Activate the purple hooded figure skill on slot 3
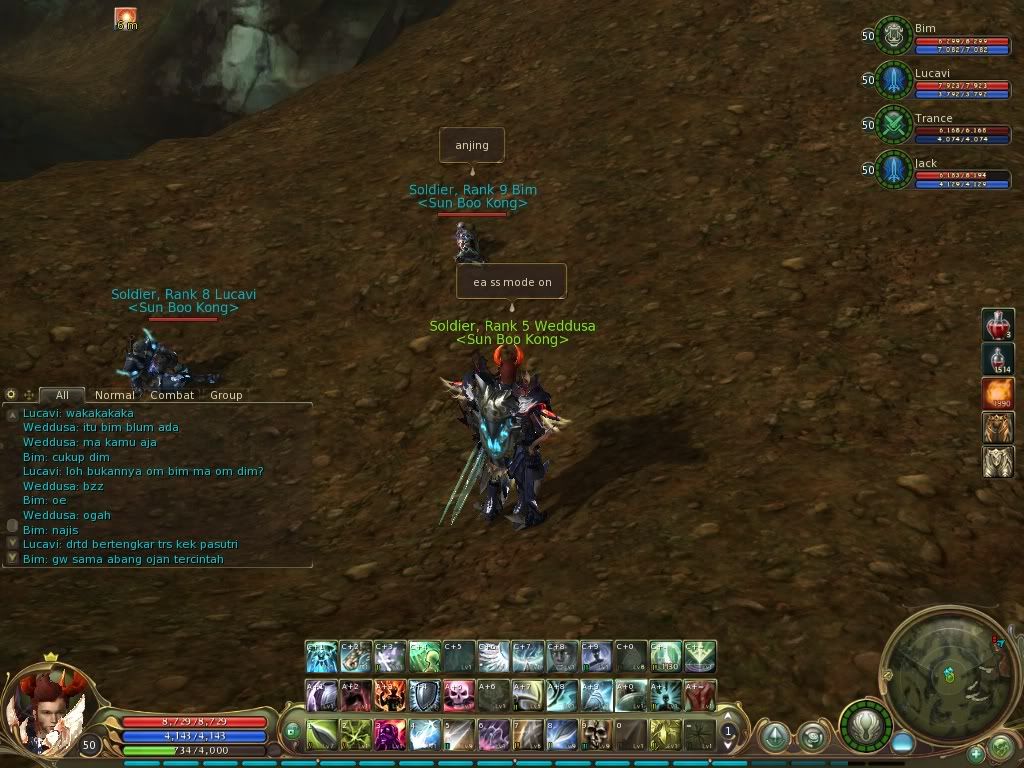 coord(390,735)
